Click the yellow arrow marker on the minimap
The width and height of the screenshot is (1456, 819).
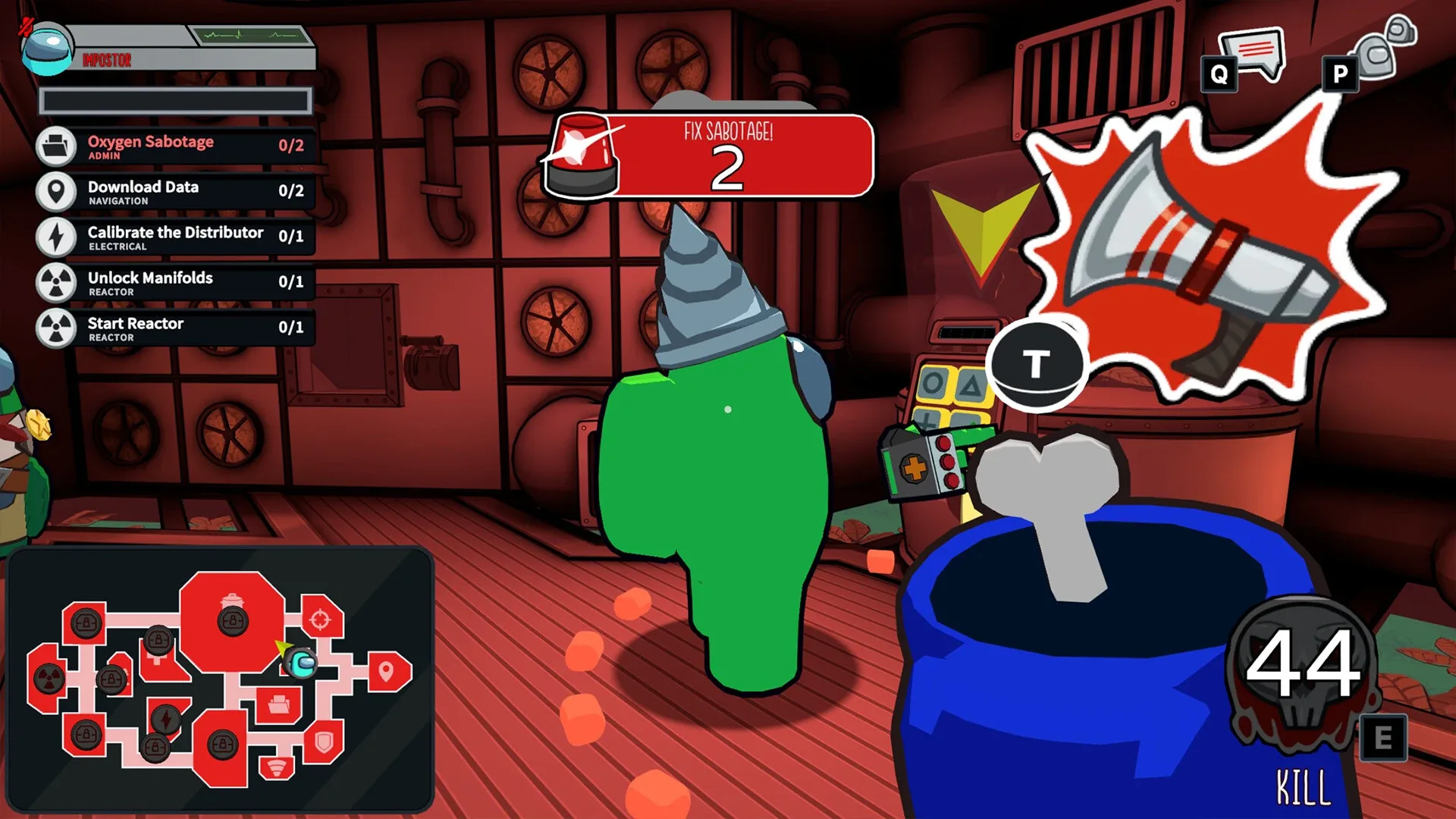[x=281, y=645]
